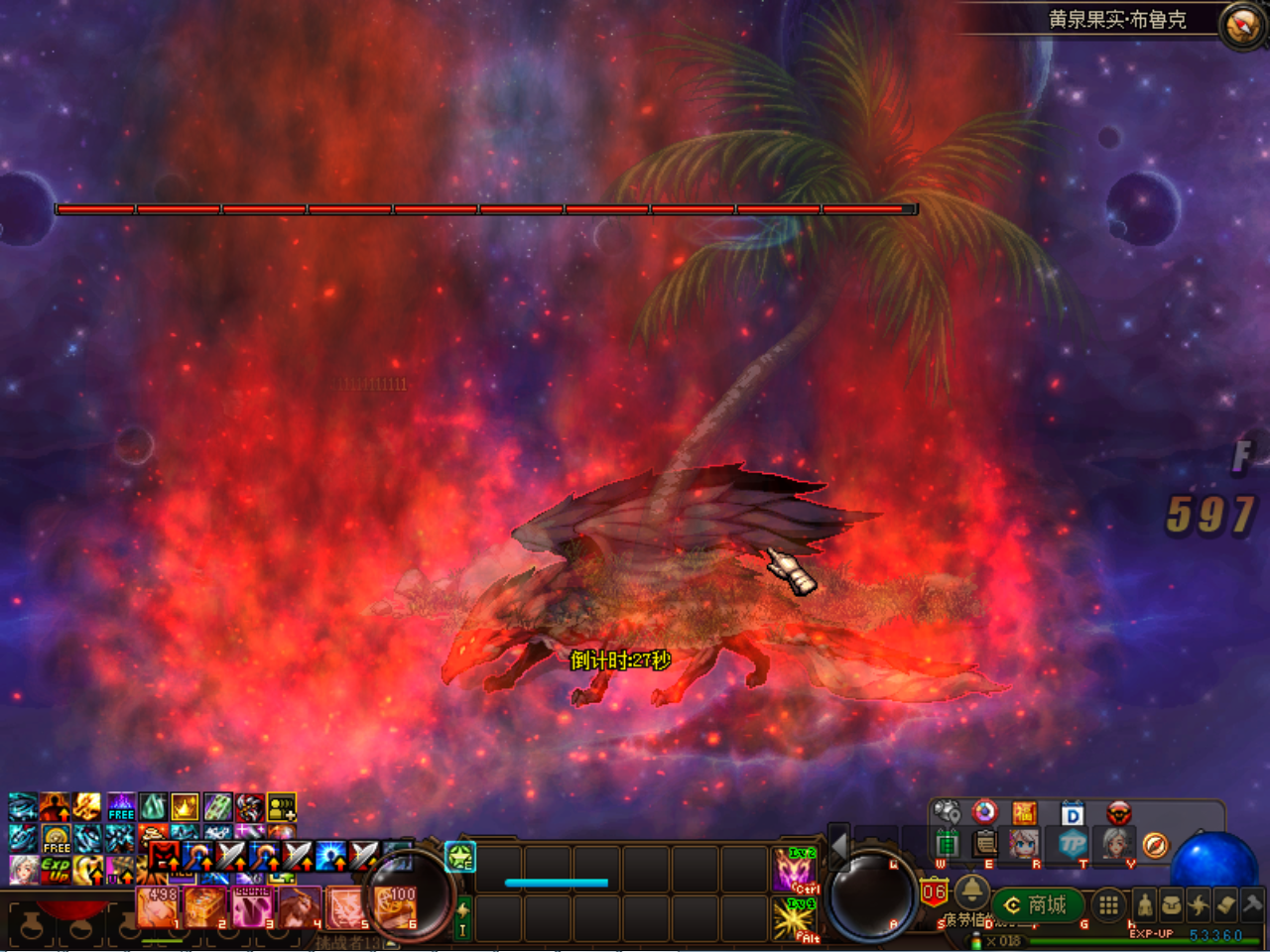Click the 福 fortune event icon
This screenshot has height=952, width=1270.
[x=1025, y=813]
